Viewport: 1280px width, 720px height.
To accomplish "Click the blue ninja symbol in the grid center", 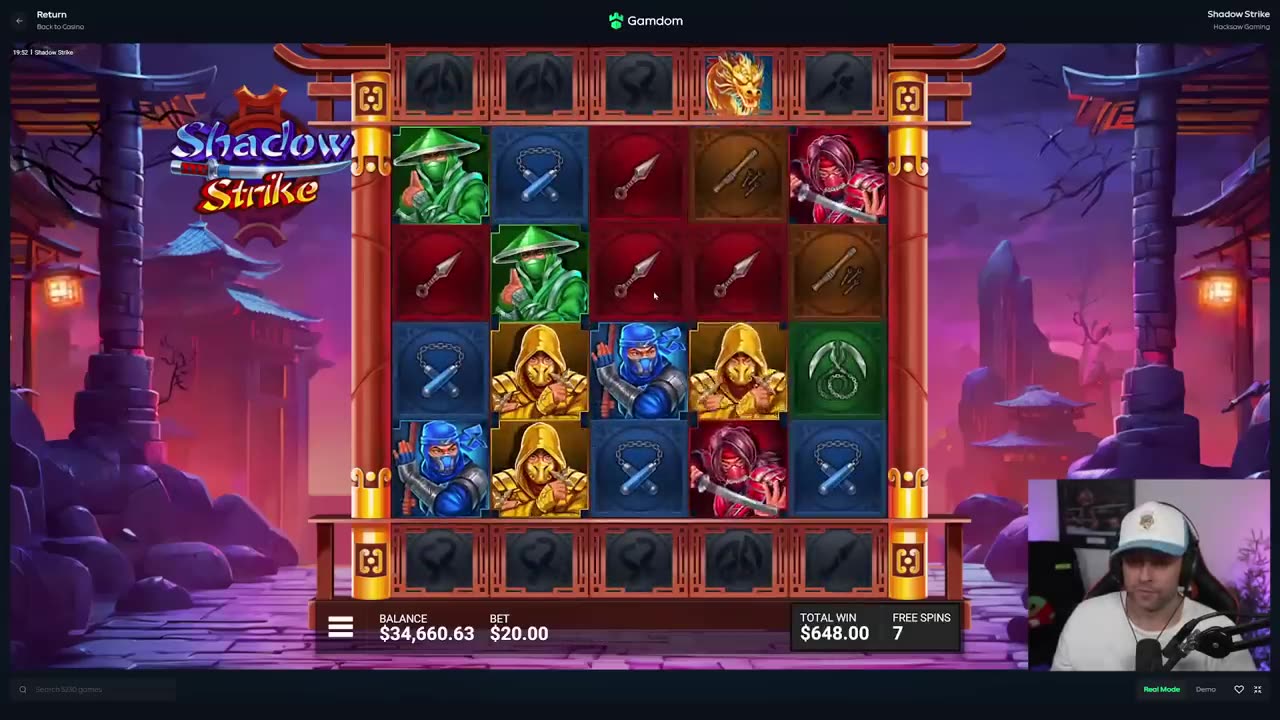I will coord(640,370).
